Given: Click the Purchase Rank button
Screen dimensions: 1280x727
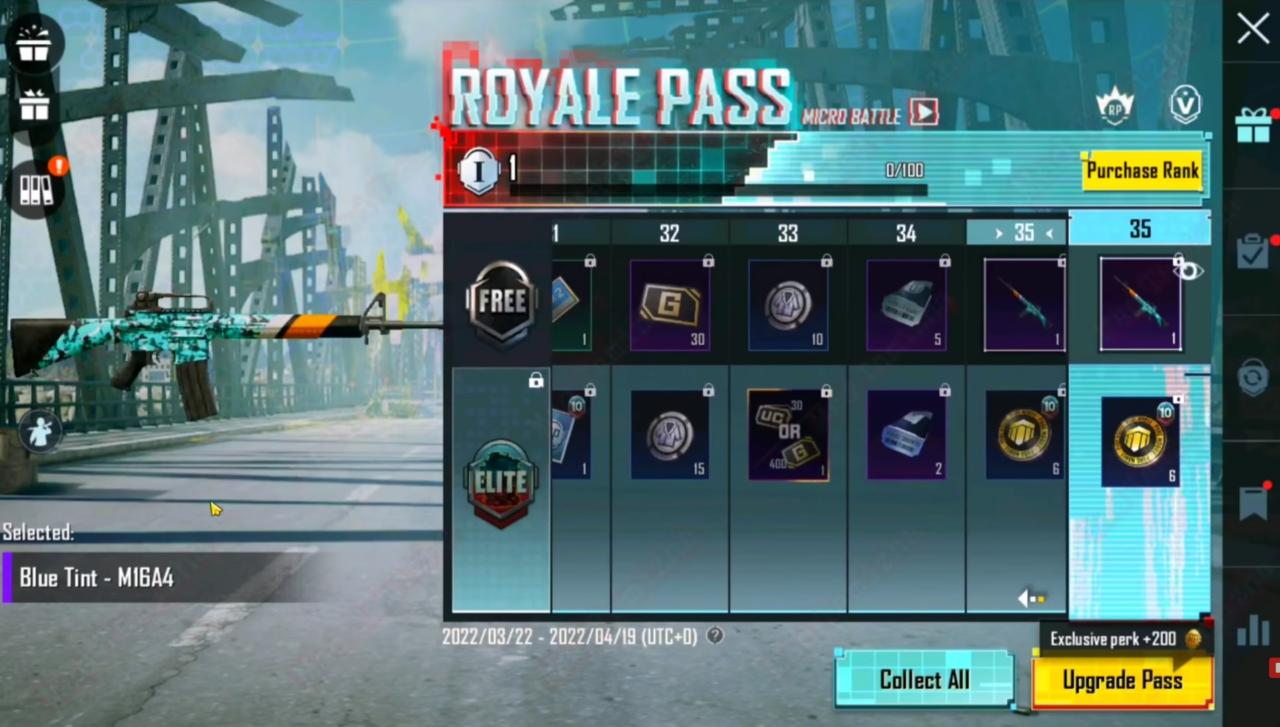Looking at the screenshot, I should pos(1142,170).
